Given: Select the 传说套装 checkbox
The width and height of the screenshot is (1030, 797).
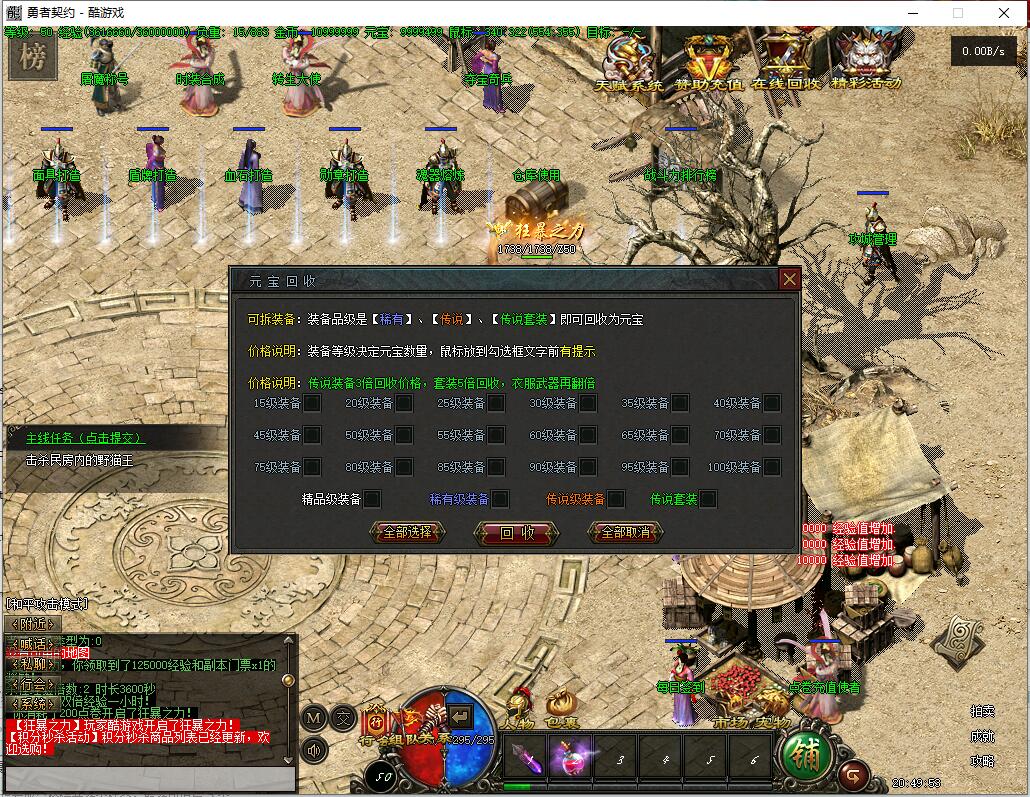Looking at the screenshot, I should [708, 499].
